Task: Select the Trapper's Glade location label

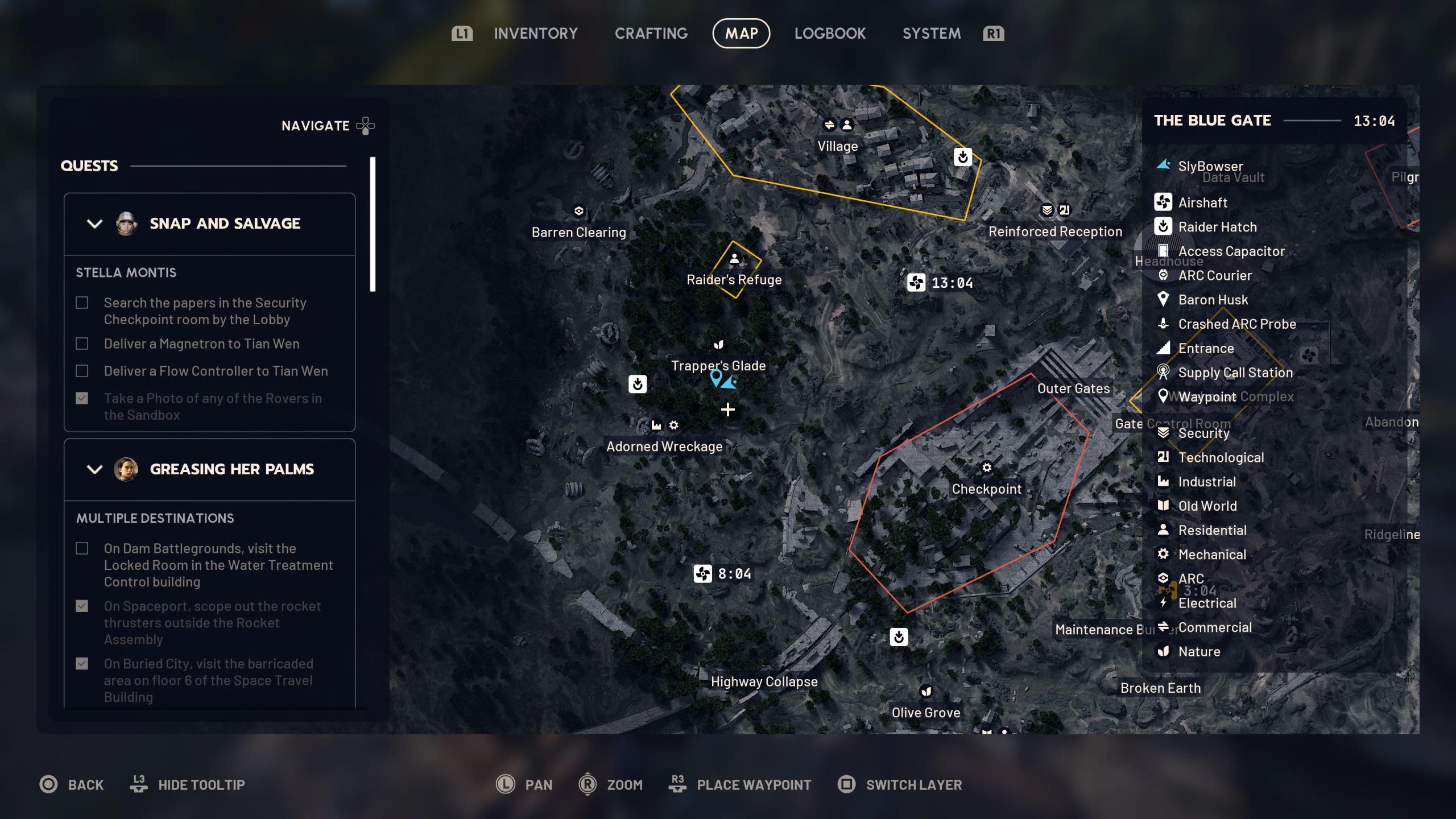Action: point(718,365)
